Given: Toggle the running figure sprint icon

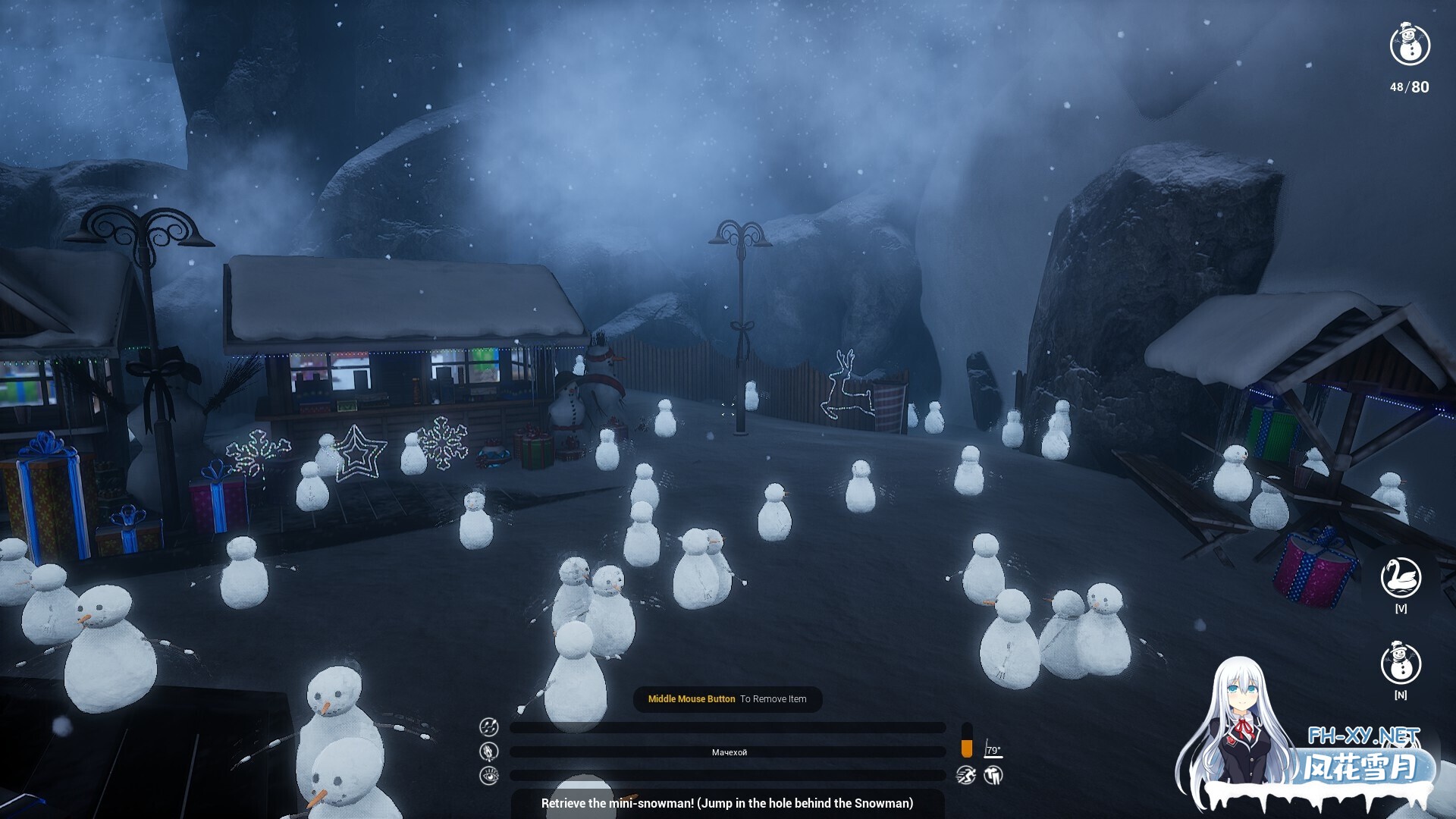Looking at the screenshot, I should coord(965,775).
